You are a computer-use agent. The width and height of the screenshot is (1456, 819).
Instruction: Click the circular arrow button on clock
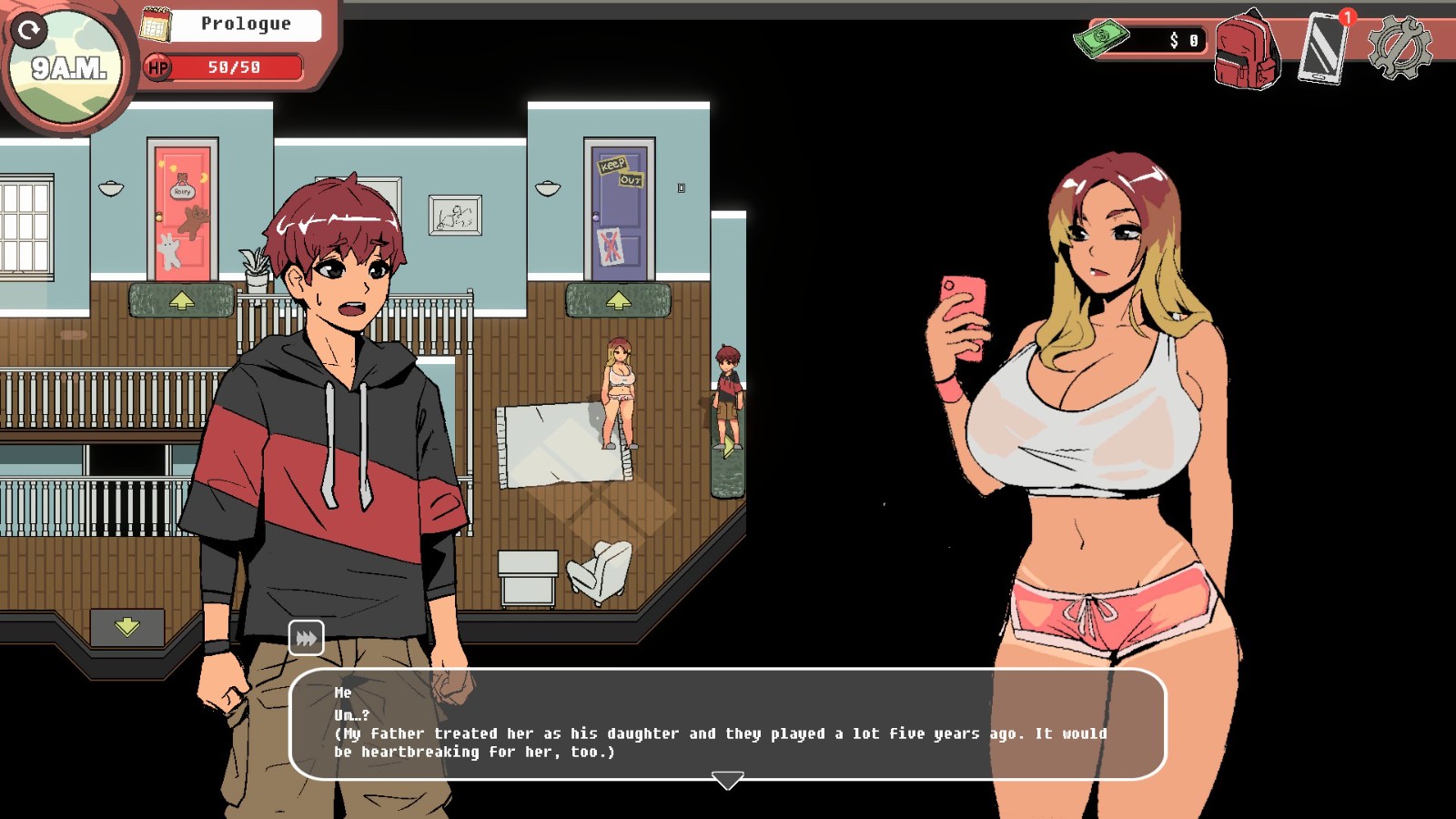tap(29, 31)
